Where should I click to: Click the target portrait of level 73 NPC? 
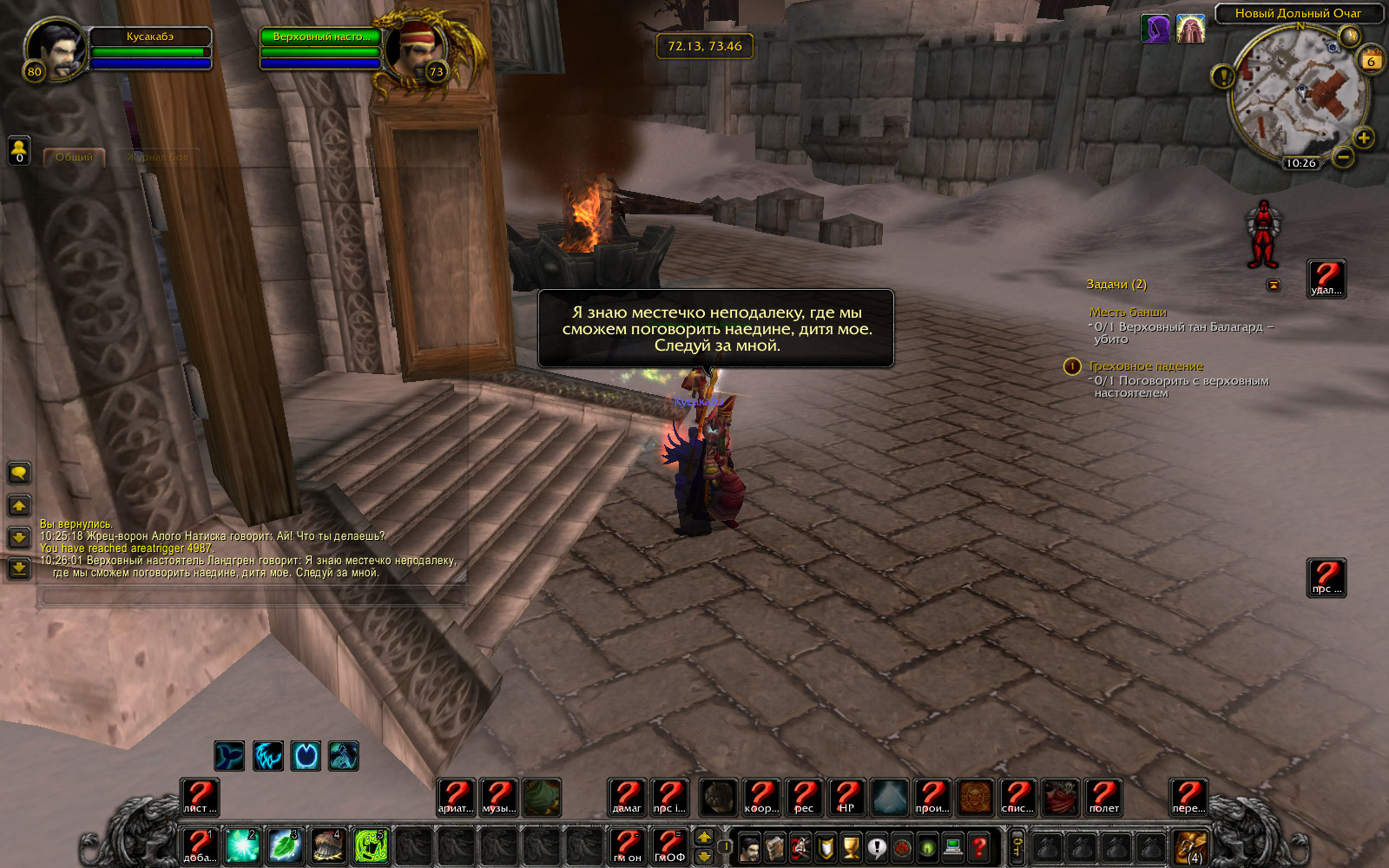[x=414, y=49]
